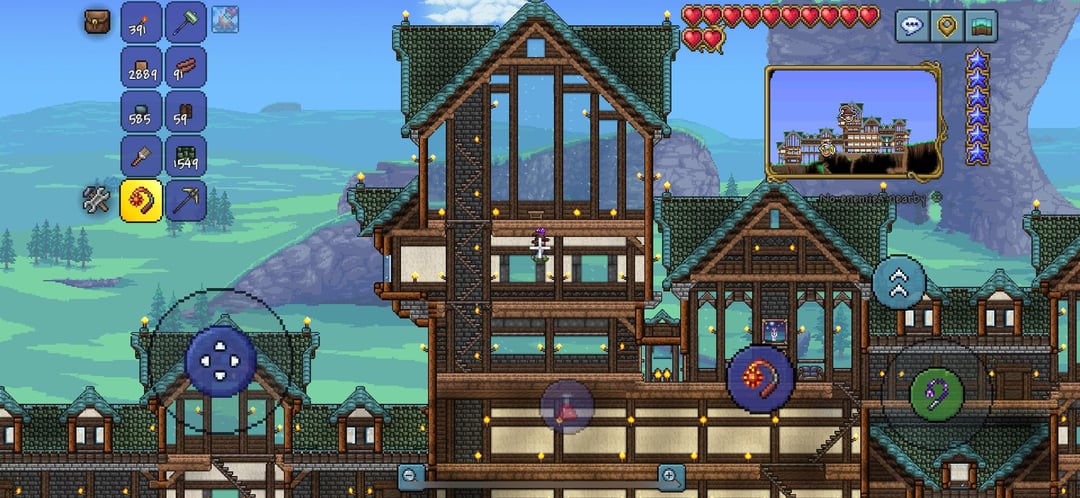
Task: Select the stack of 59 wall items
Action: pyautogui.click(x=185, y=111)
